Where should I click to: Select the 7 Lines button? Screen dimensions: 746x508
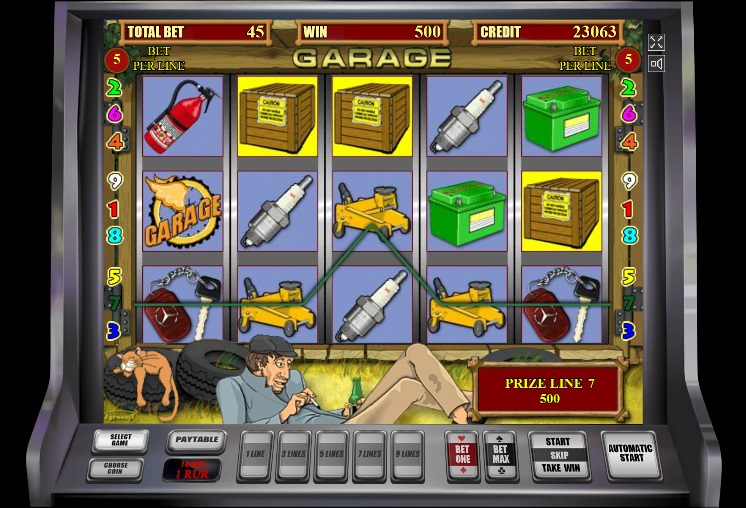coord(369,455)
